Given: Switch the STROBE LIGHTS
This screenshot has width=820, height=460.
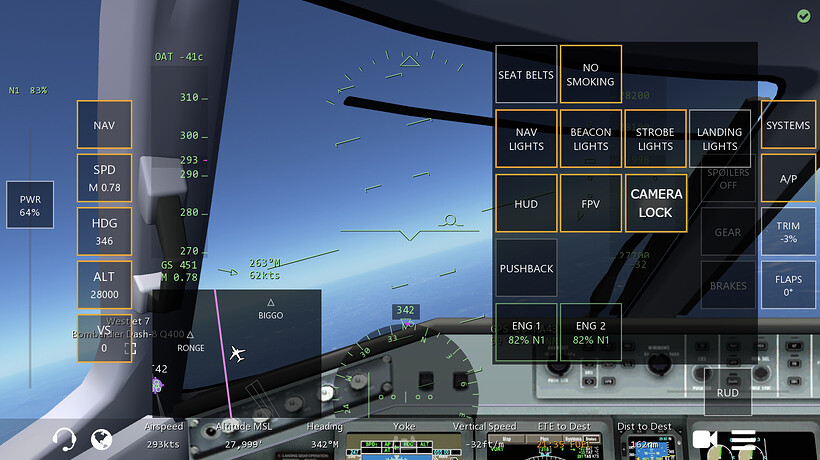Looking at the screenshot, I should coord(655,139).
